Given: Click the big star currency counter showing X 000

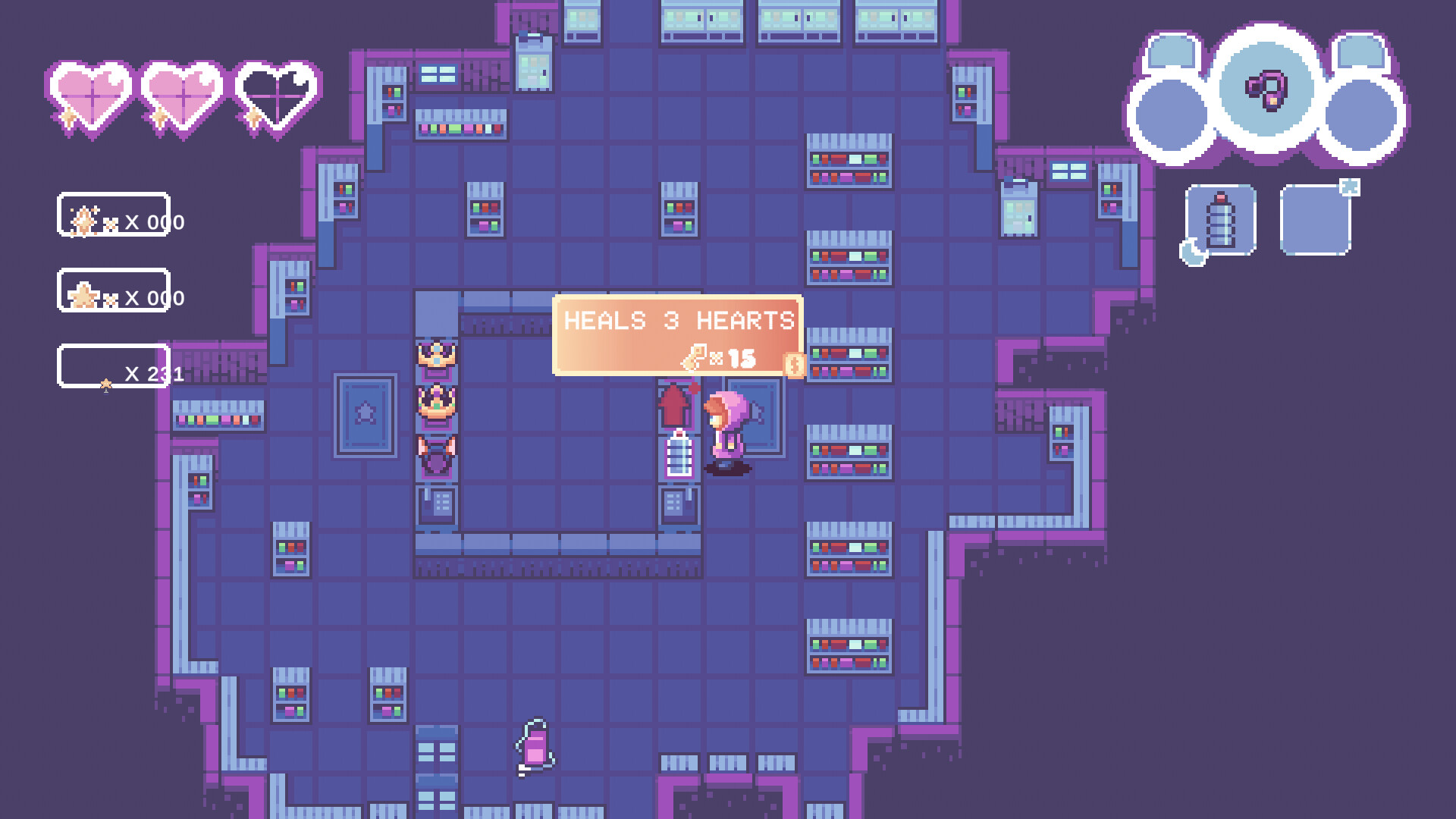Looking at the screenshot, I should (x=114, y=297).
